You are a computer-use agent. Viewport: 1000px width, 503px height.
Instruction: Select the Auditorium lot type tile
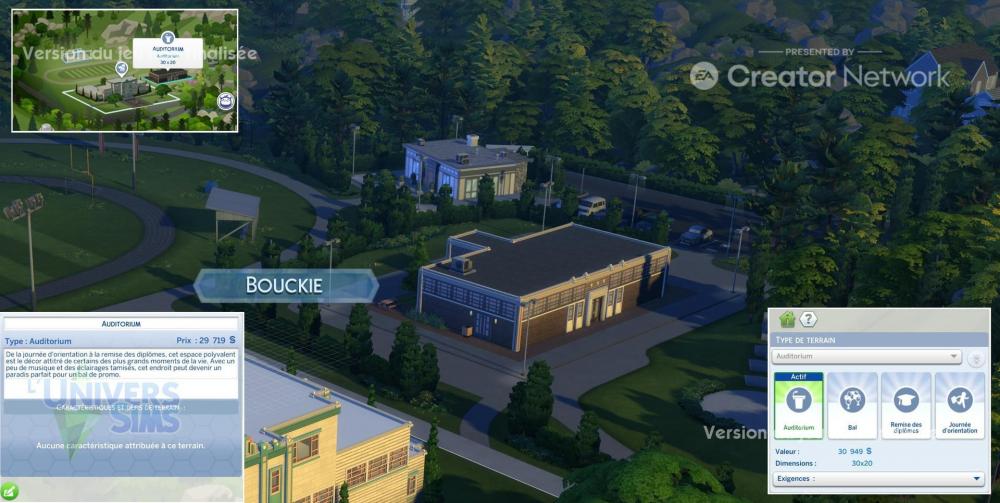(798, 405)
